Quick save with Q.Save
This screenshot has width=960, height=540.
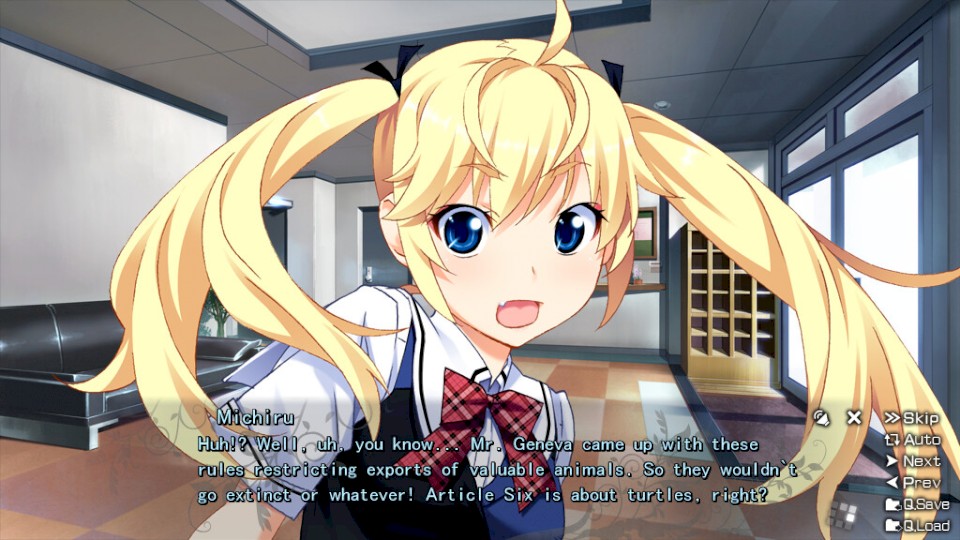point(916,504)
